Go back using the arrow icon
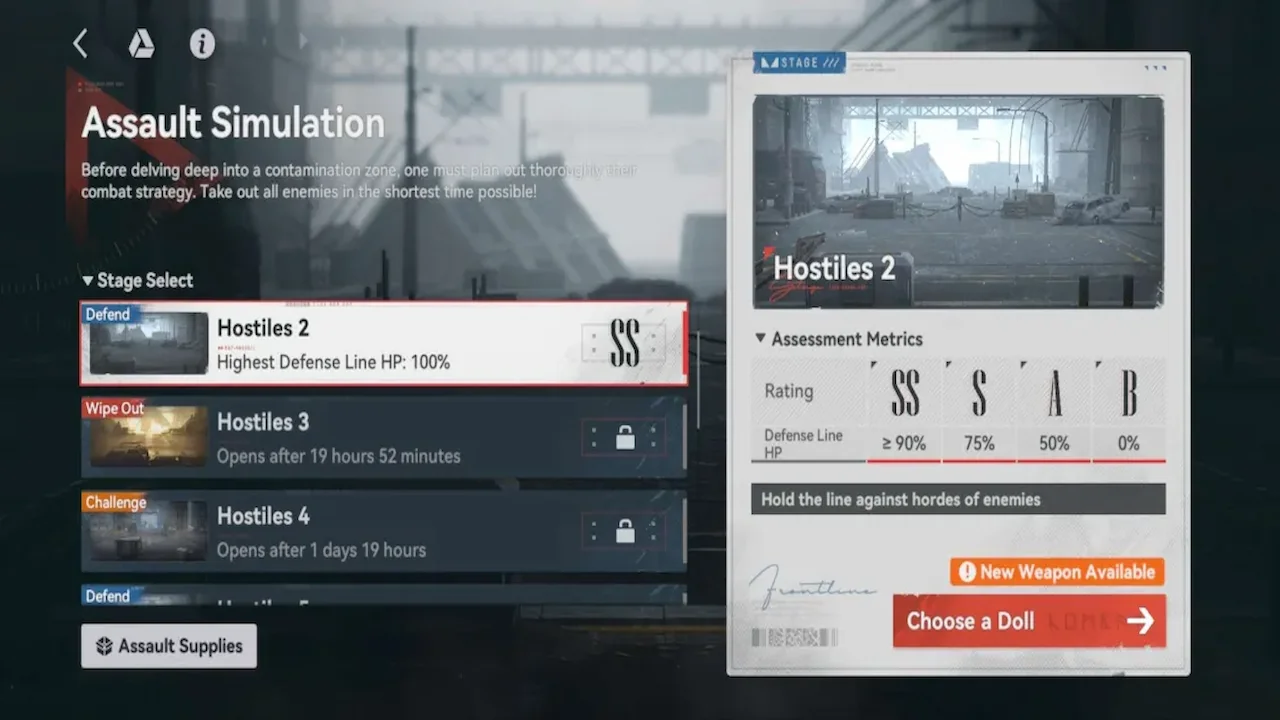 click(81, 43)
